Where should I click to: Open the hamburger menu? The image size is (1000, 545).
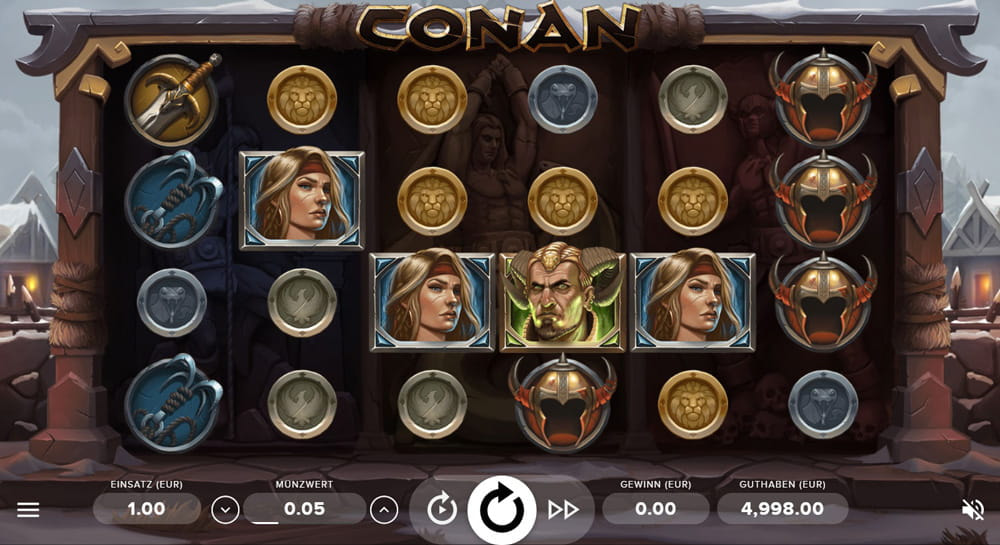click(x=28, y=510)
